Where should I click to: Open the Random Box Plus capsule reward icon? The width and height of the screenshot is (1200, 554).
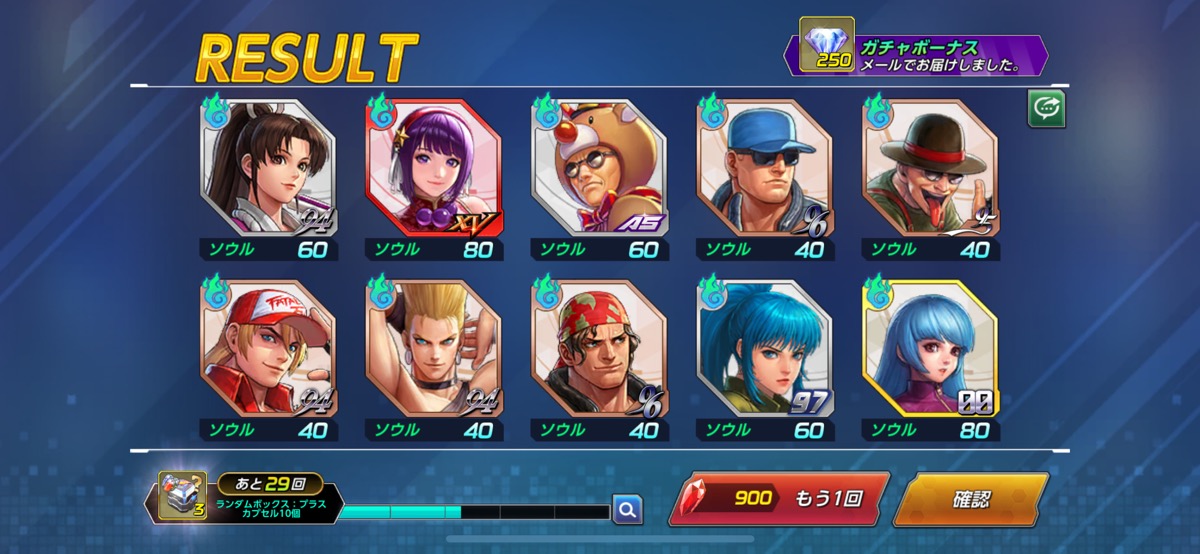pos(181,497)
